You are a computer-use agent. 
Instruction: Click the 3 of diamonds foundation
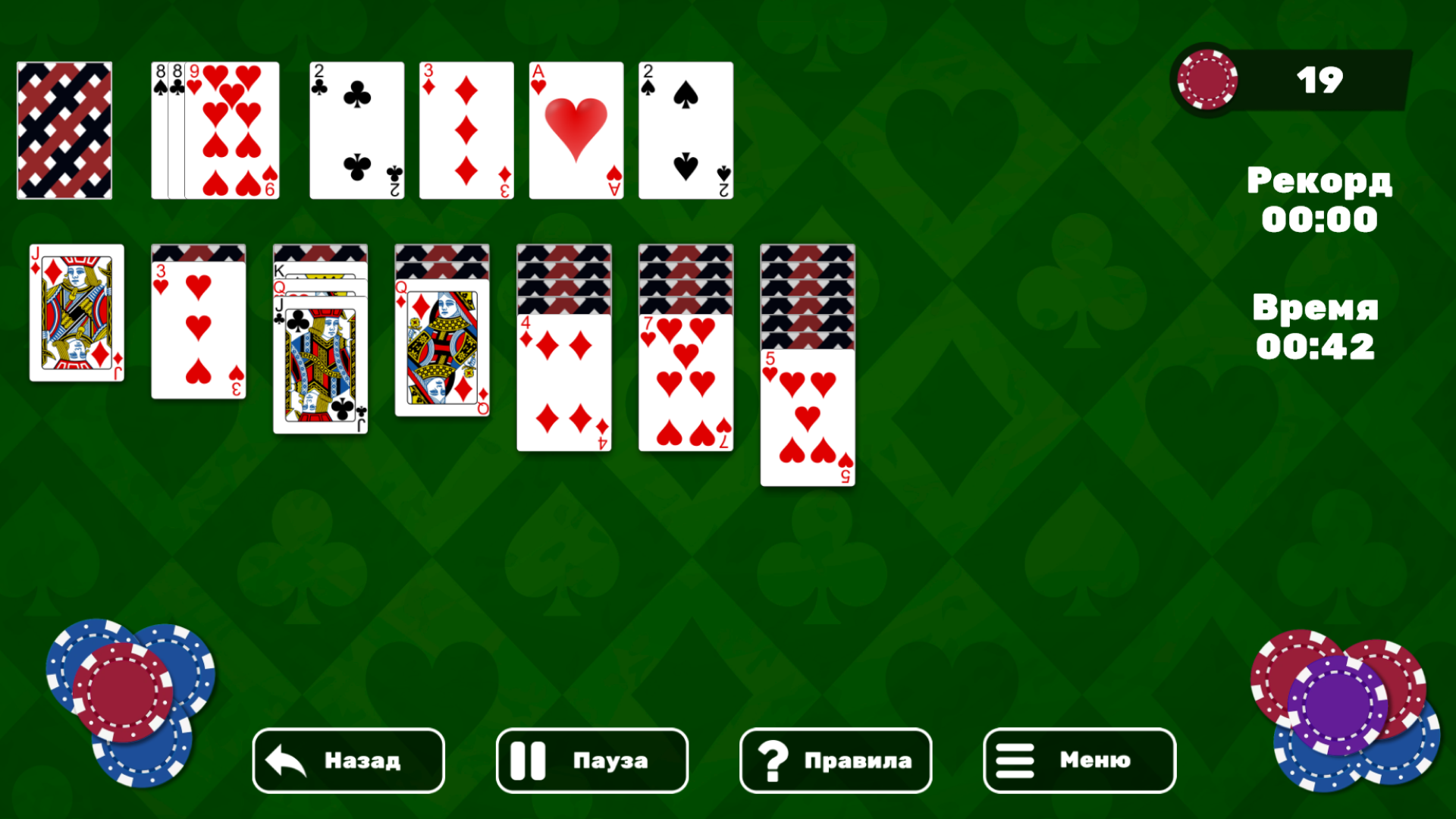[466, 130]
